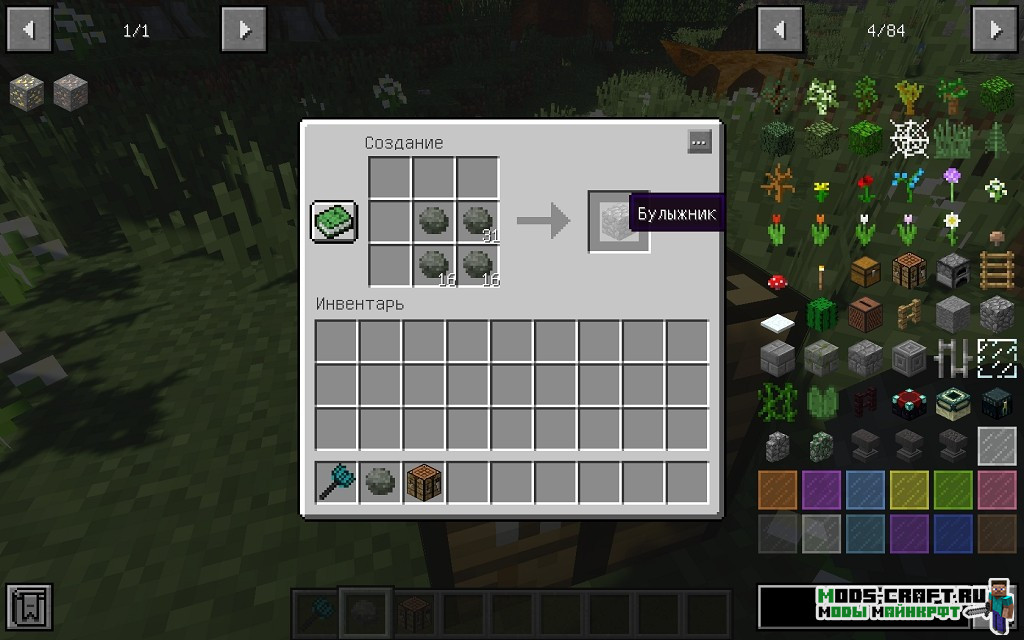
Task: Show the next bookmarks page
Action: pos(244,30)
